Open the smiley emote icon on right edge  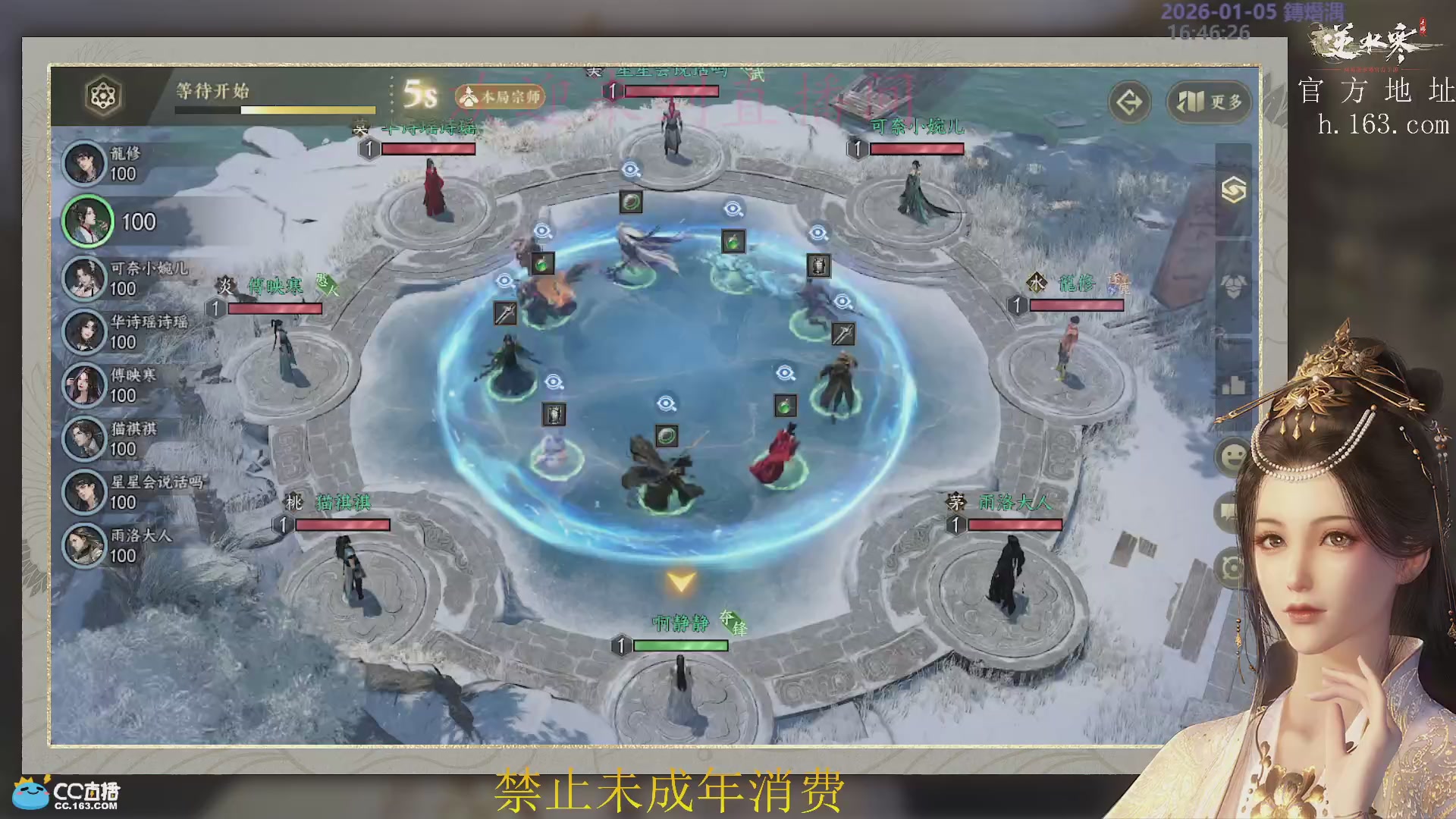tap(1232, 456)
